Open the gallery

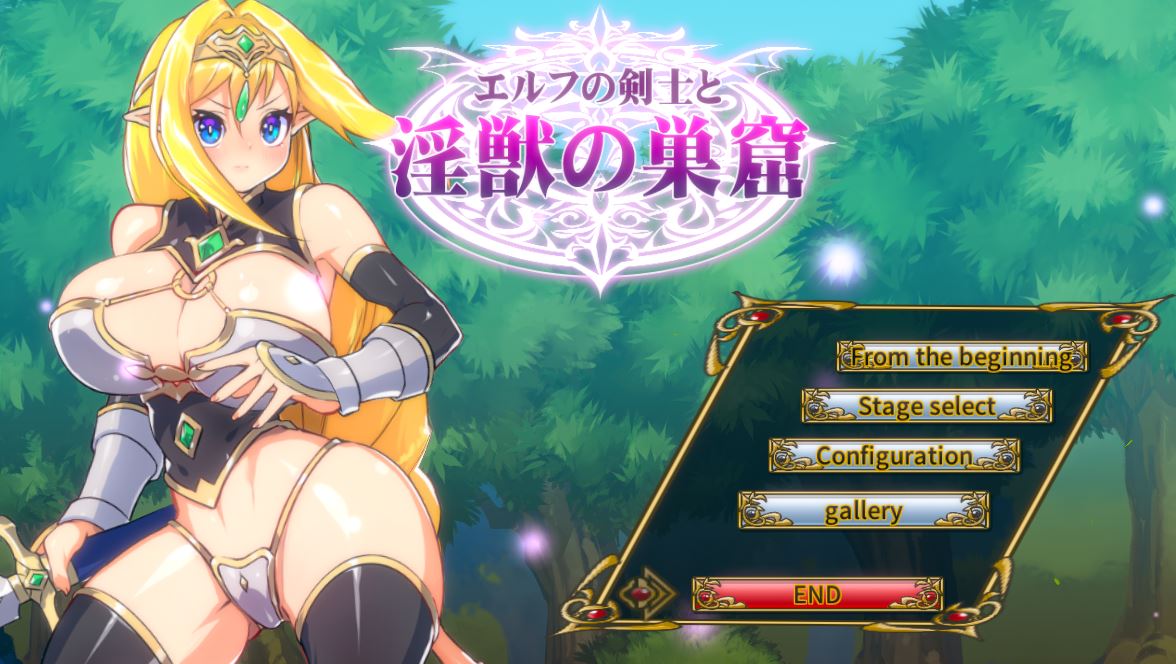863,510
